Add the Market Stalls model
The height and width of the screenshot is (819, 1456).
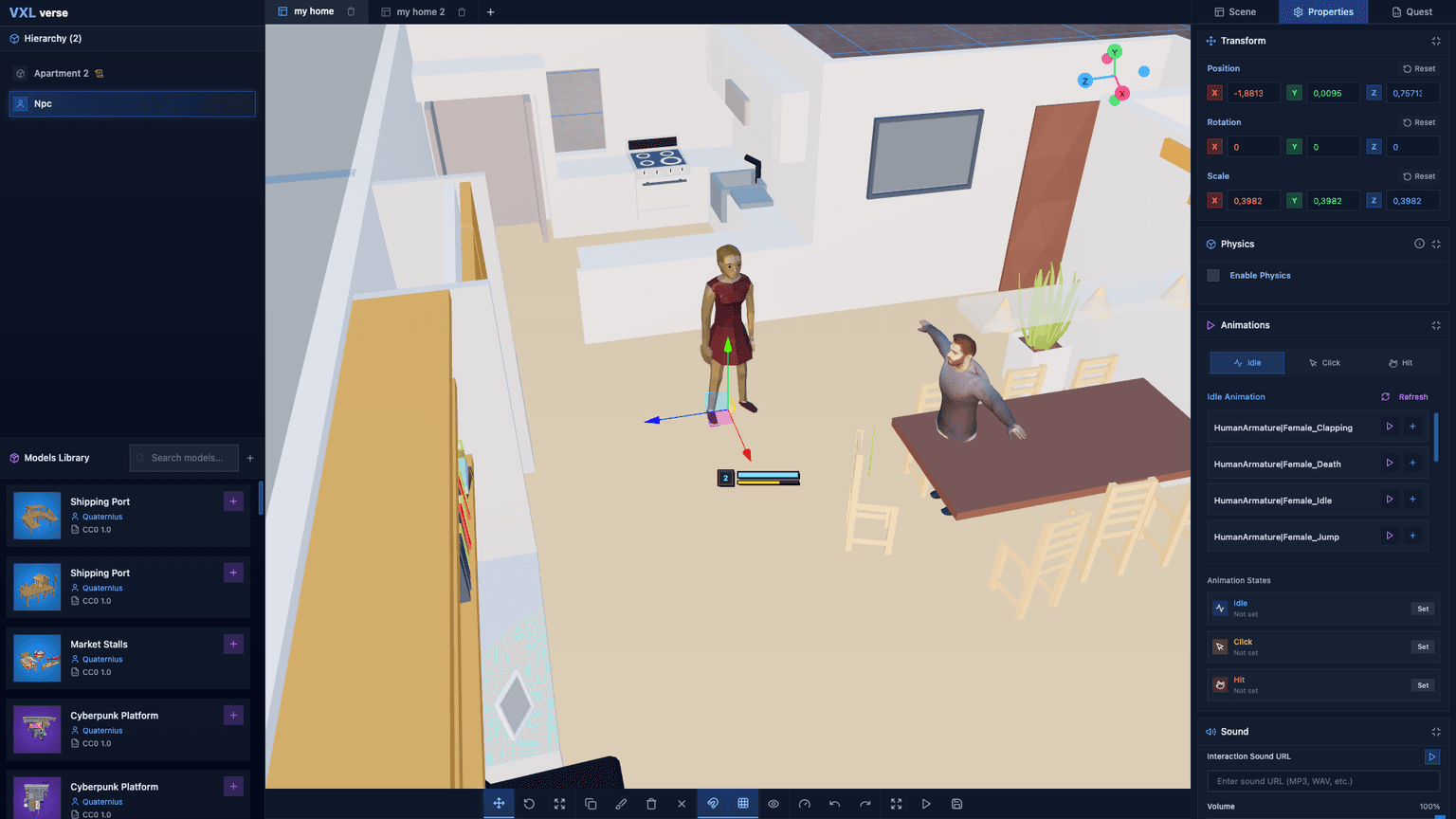pos(233,645)
